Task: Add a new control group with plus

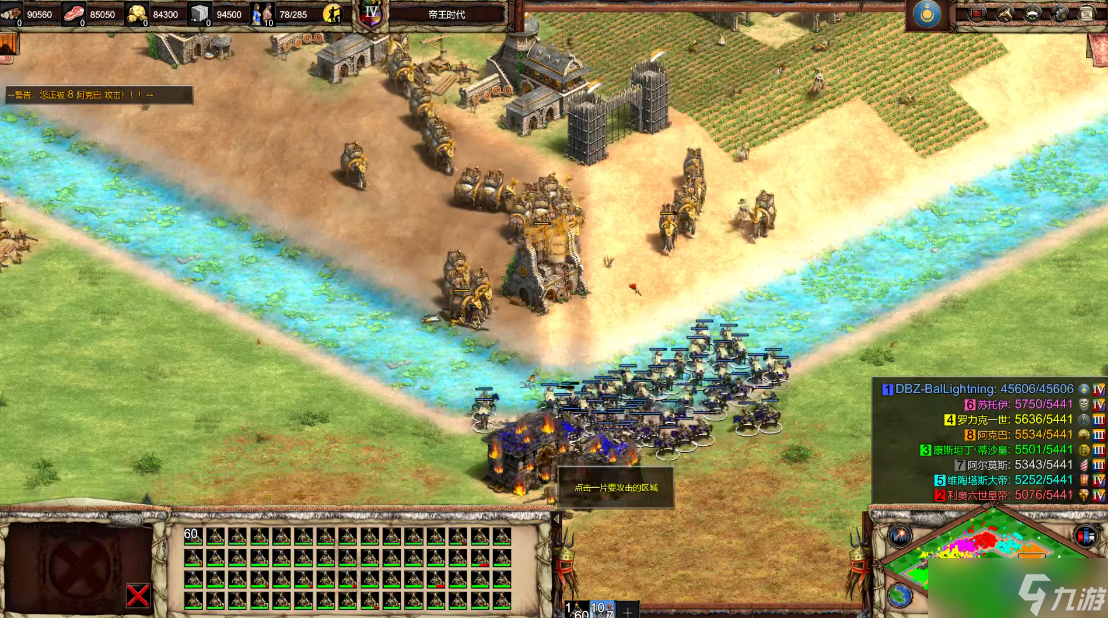Action: pos(628,609)
